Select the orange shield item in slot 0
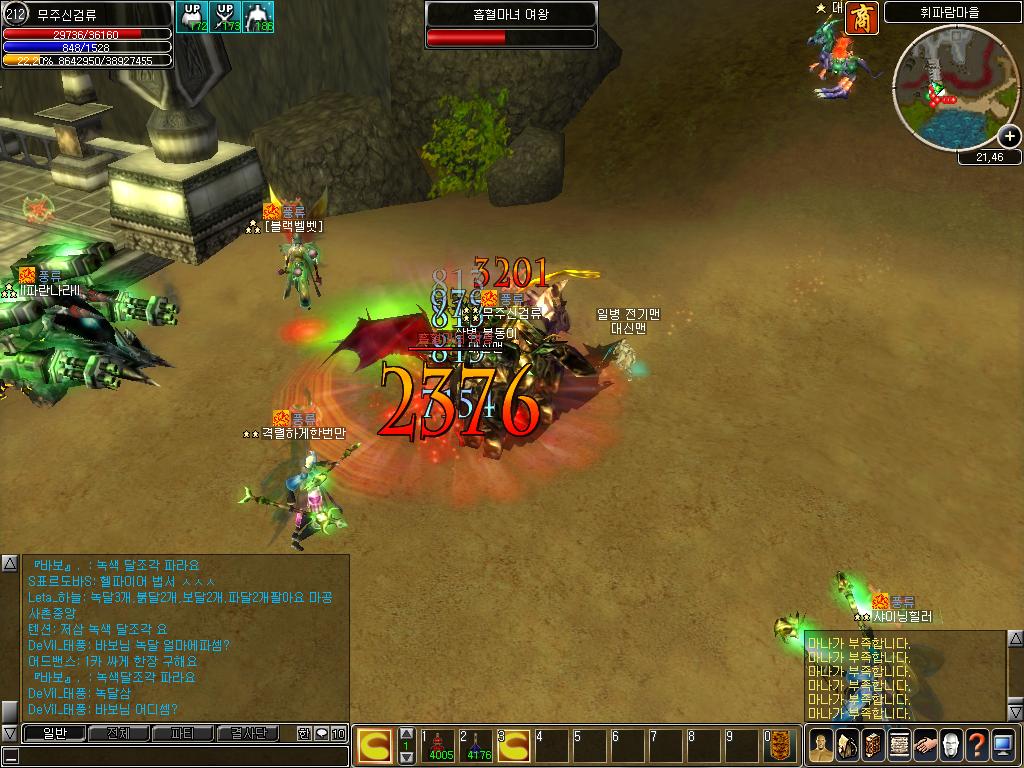Screen dimensions: 1024x768 [781, 746]
